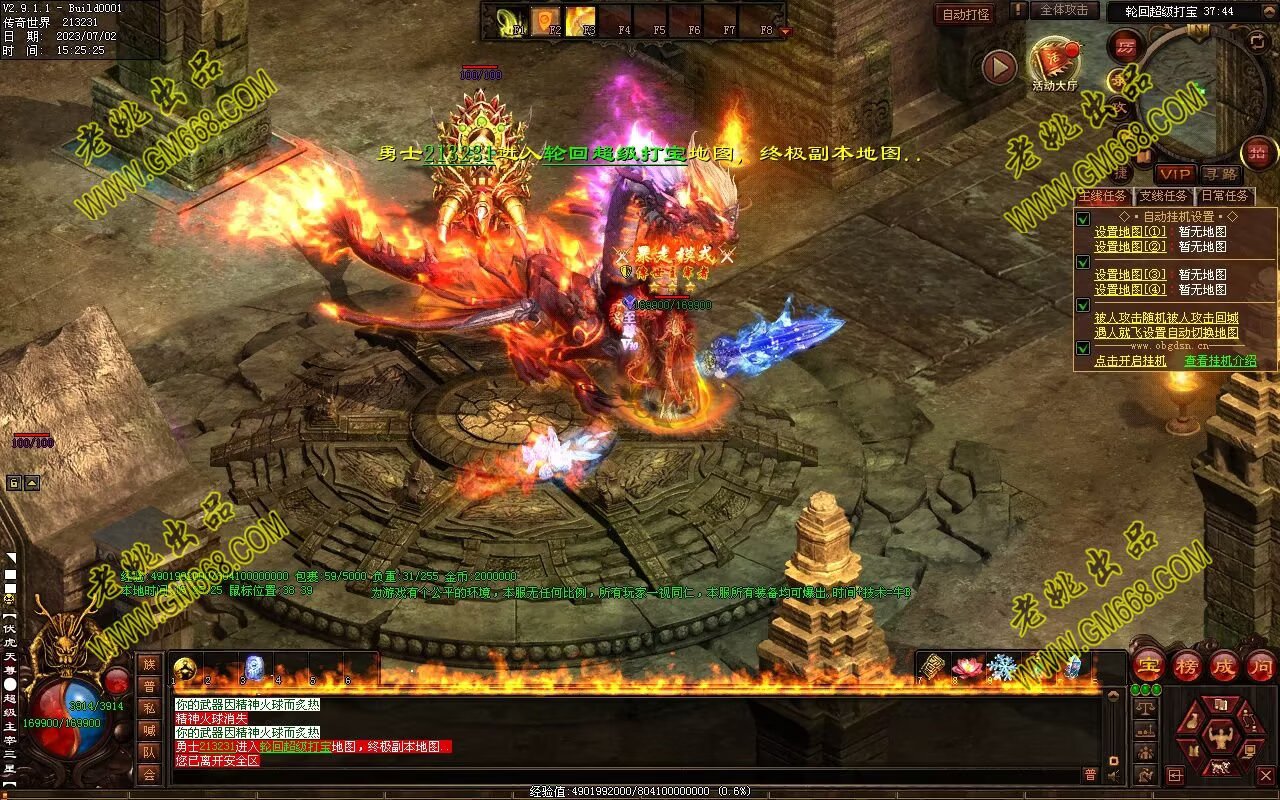Click the 设置地图[①] link
The height and width of the screenshot is (800, 1280).
[1130, 232]
